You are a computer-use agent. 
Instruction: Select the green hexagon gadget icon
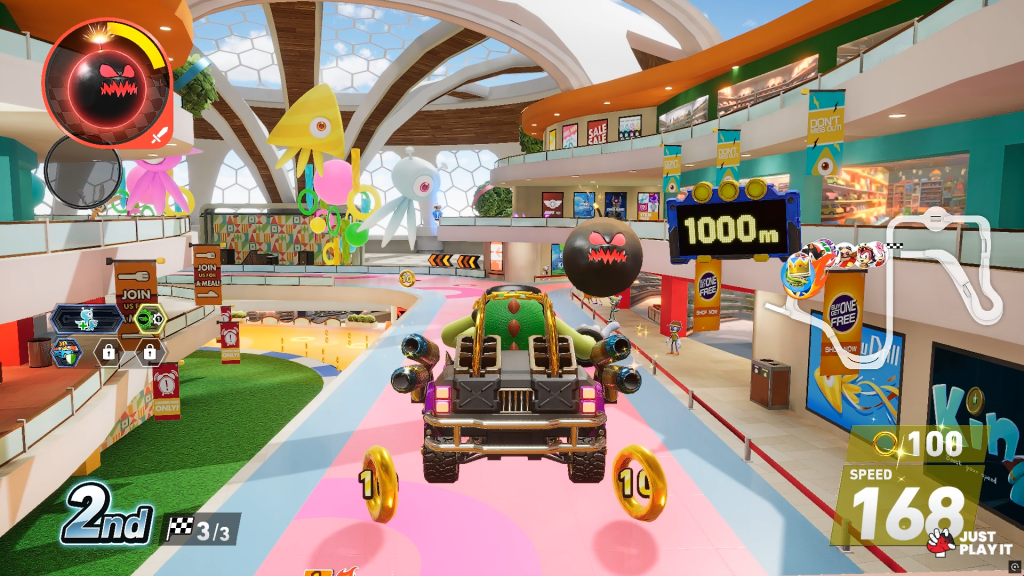[x=149, y=320]
